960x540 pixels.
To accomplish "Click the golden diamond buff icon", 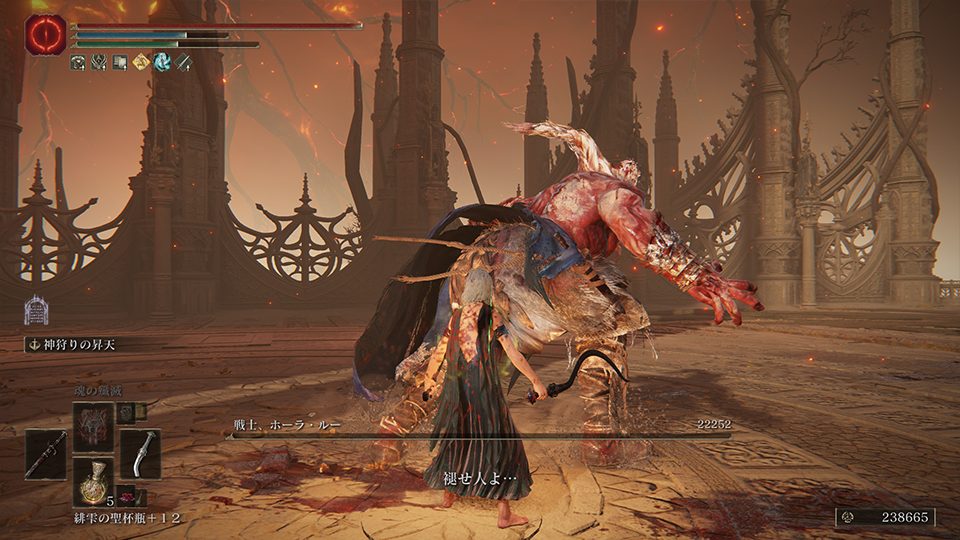I will pyautogui.click(x=139, y=63).
